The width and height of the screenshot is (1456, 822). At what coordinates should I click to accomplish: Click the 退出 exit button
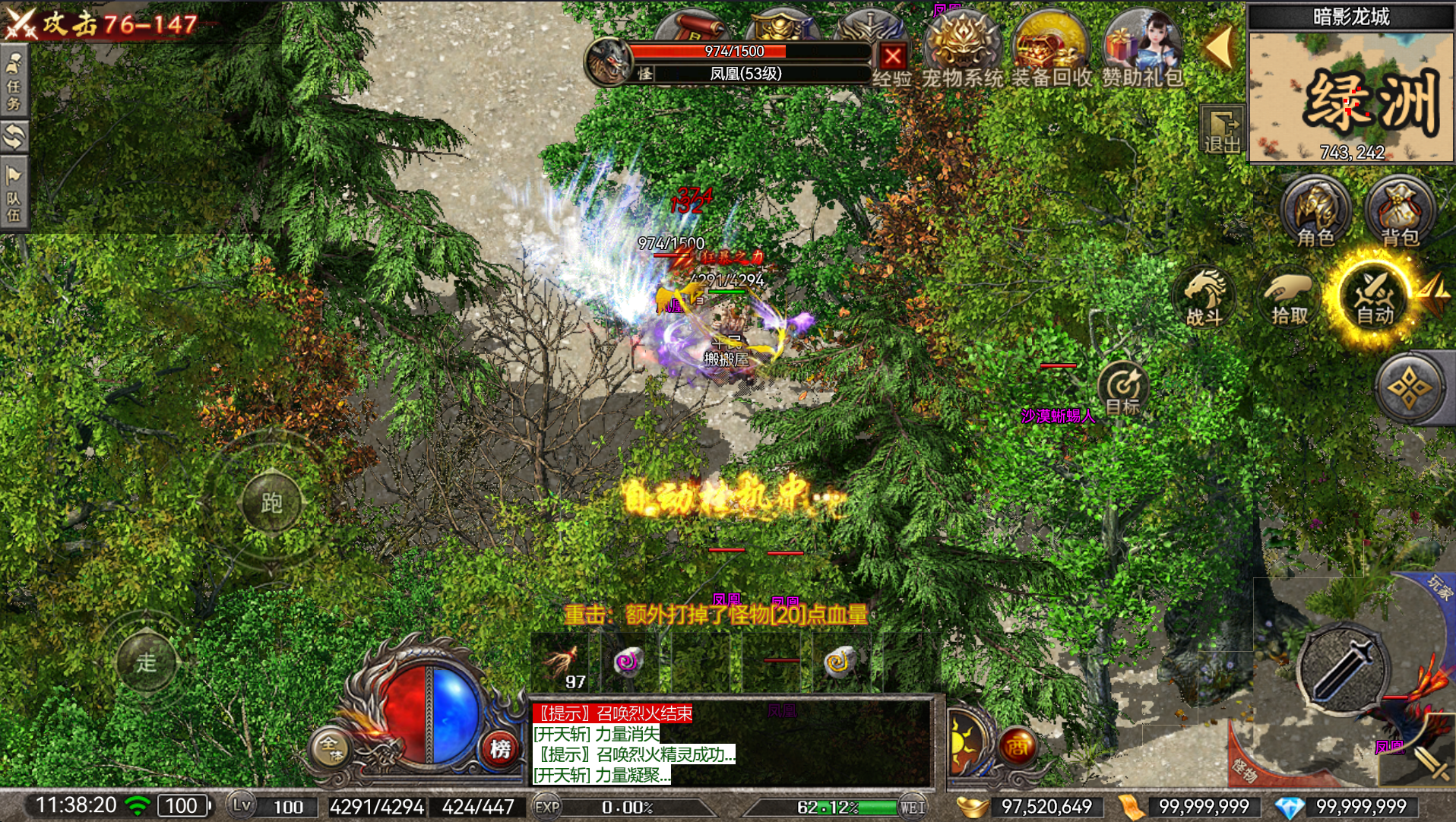click(x=1221, y=130)
